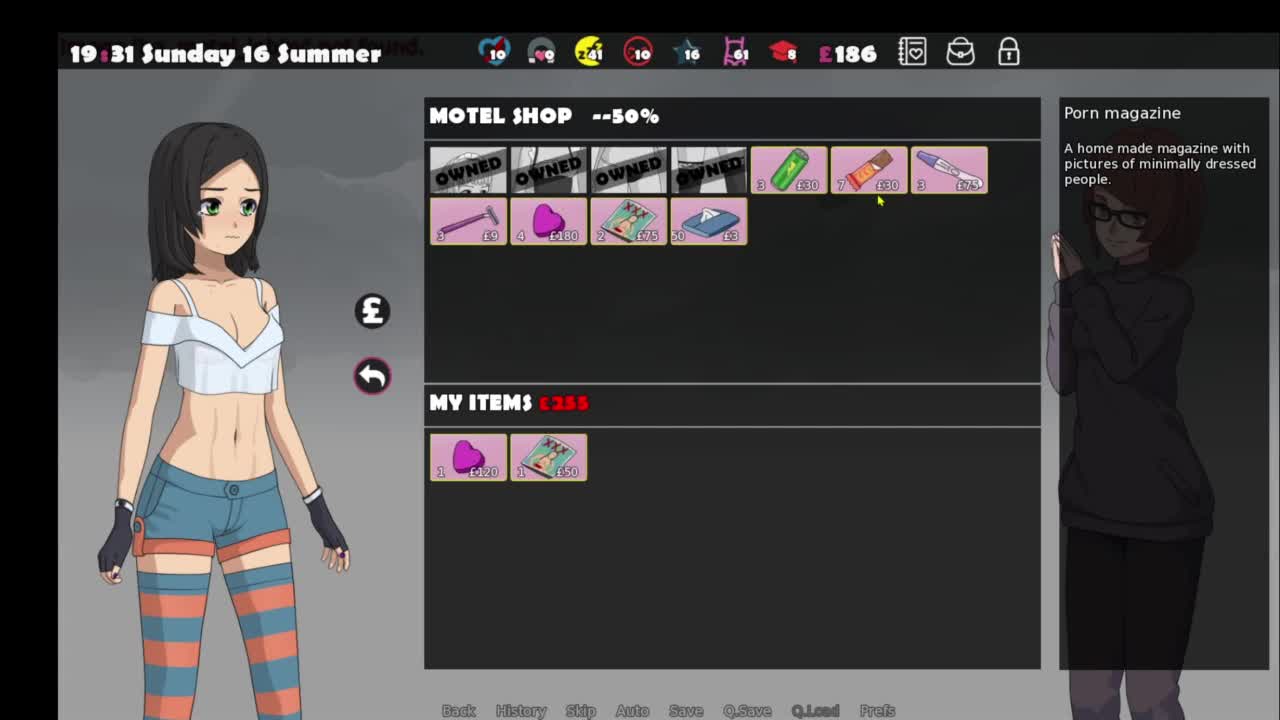Viewport: 1280px width, 720px height.
Task: Leave the shop with the back arrow
Action: [x=372, y=376]
